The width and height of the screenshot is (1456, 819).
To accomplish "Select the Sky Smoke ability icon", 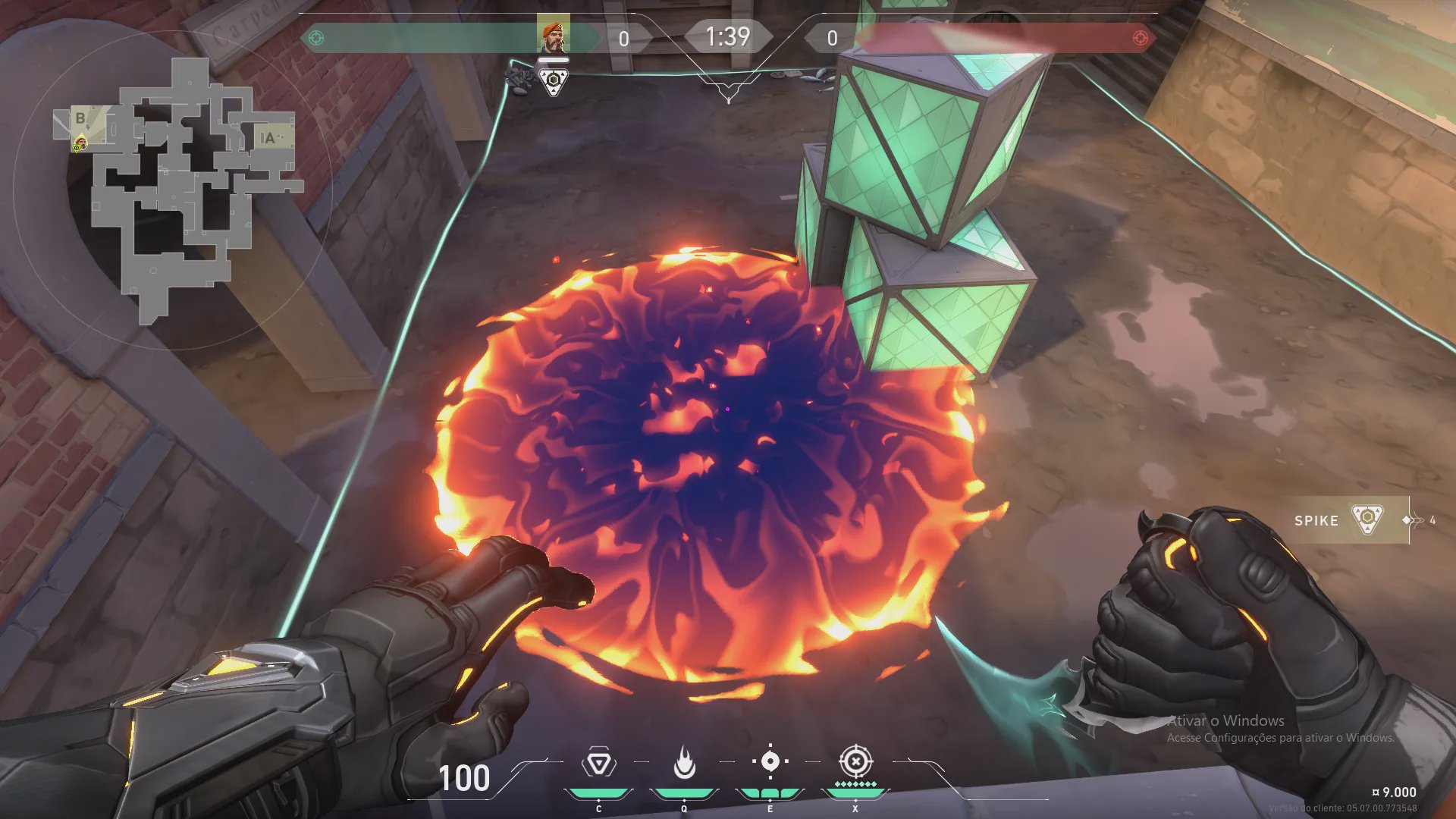I will pos(770,761).
